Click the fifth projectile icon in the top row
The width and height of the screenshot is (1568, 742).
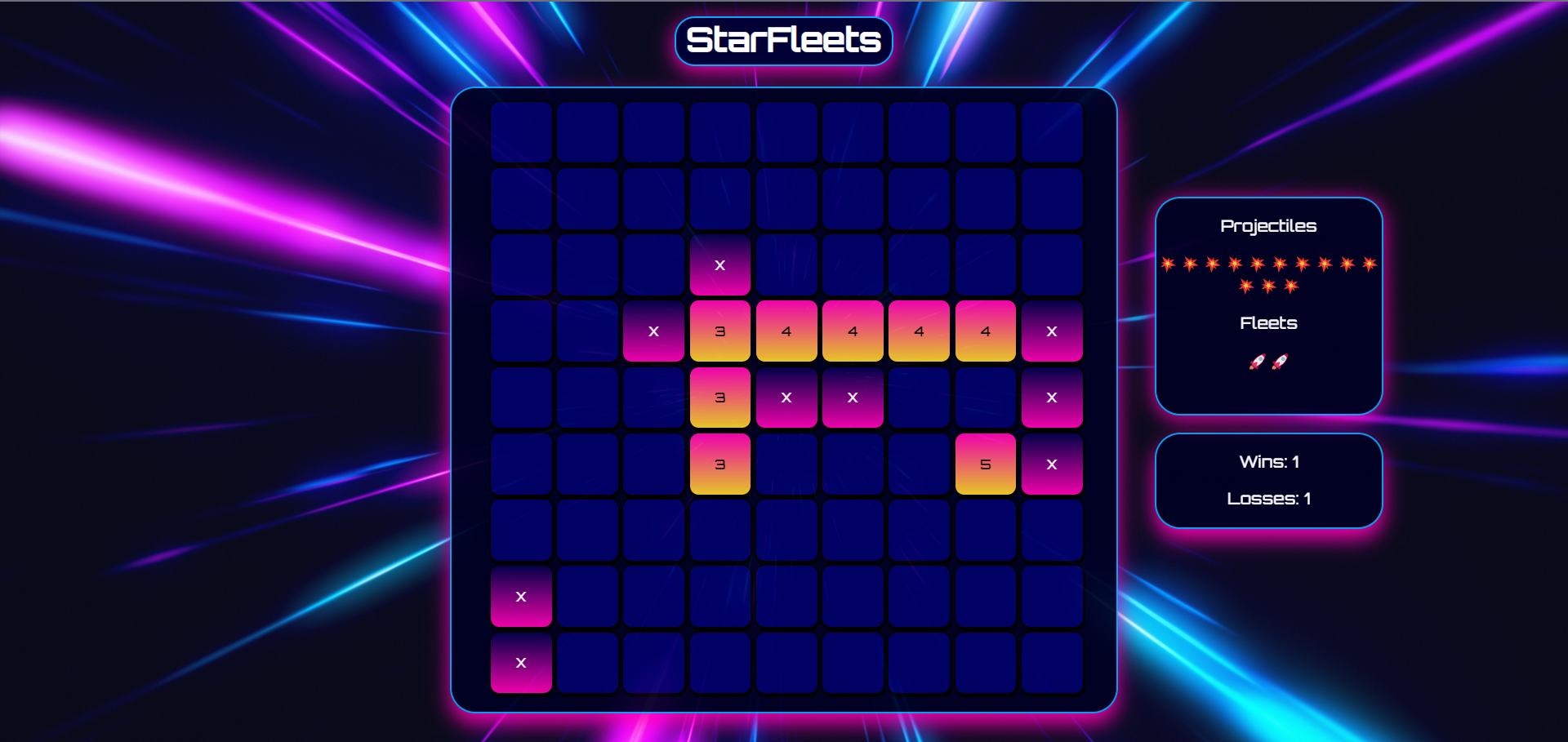coord(1257,264)
